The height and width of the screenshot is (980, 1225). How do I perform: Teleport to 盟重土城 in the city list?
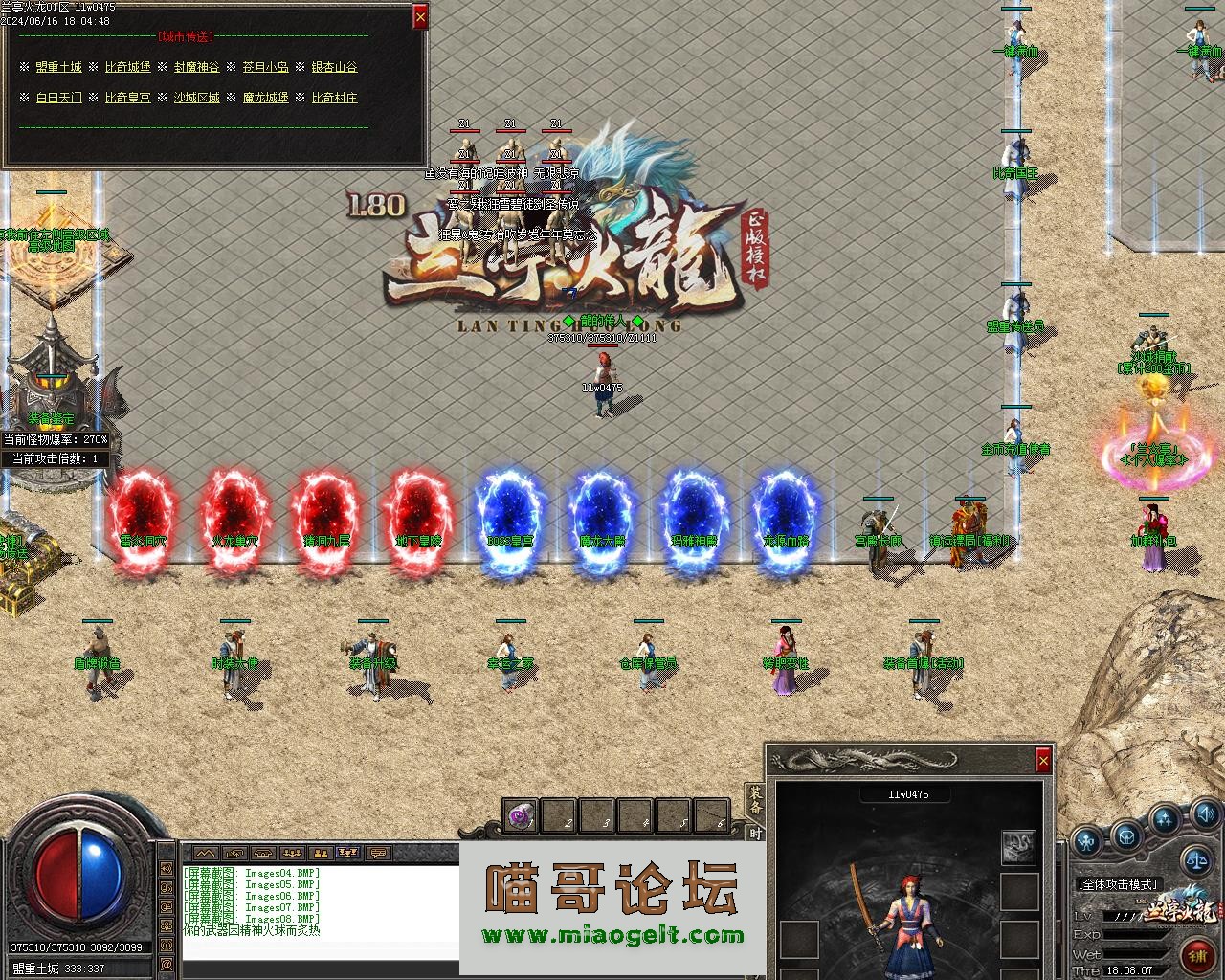coord(58,67)
